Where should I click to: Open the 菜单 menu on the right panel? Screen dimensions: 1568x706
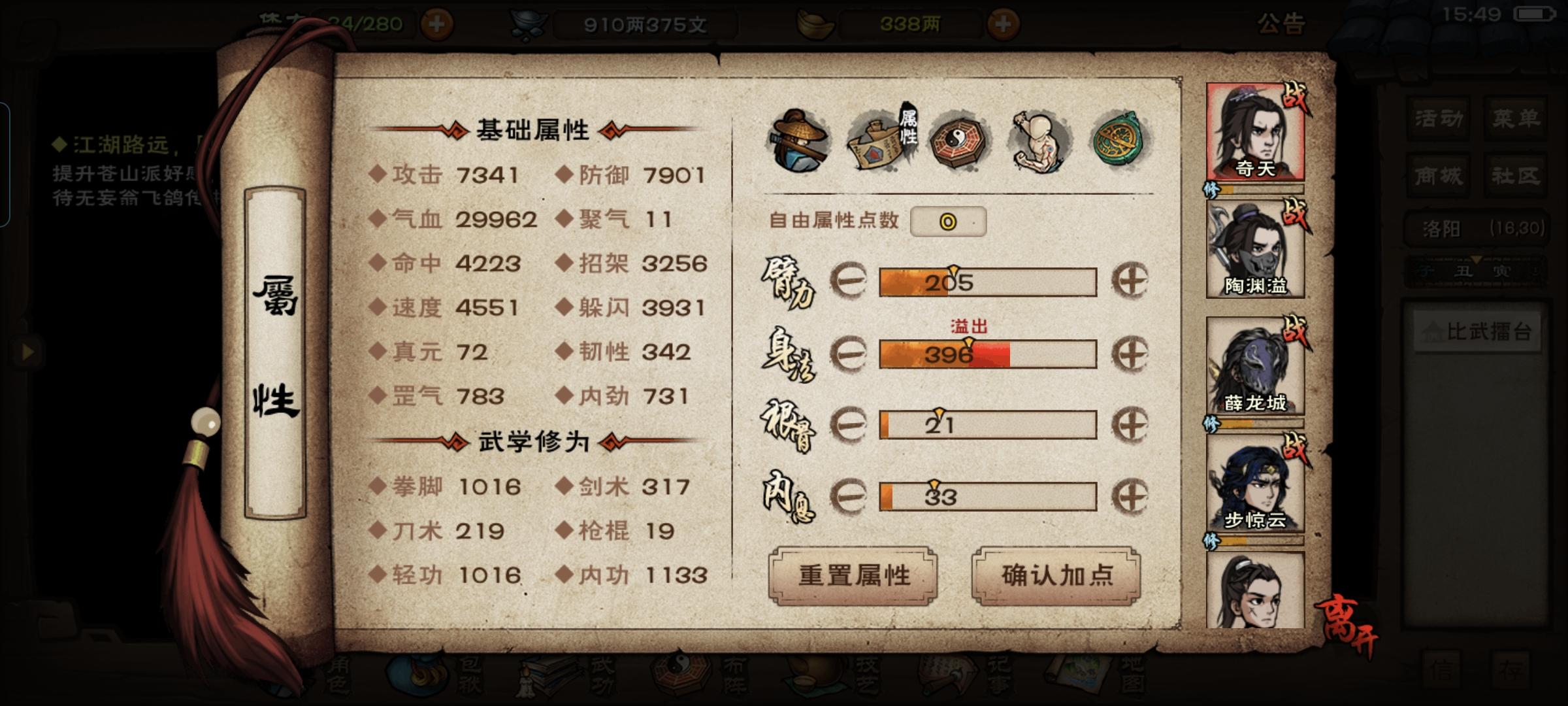[x=1516, y=119]
